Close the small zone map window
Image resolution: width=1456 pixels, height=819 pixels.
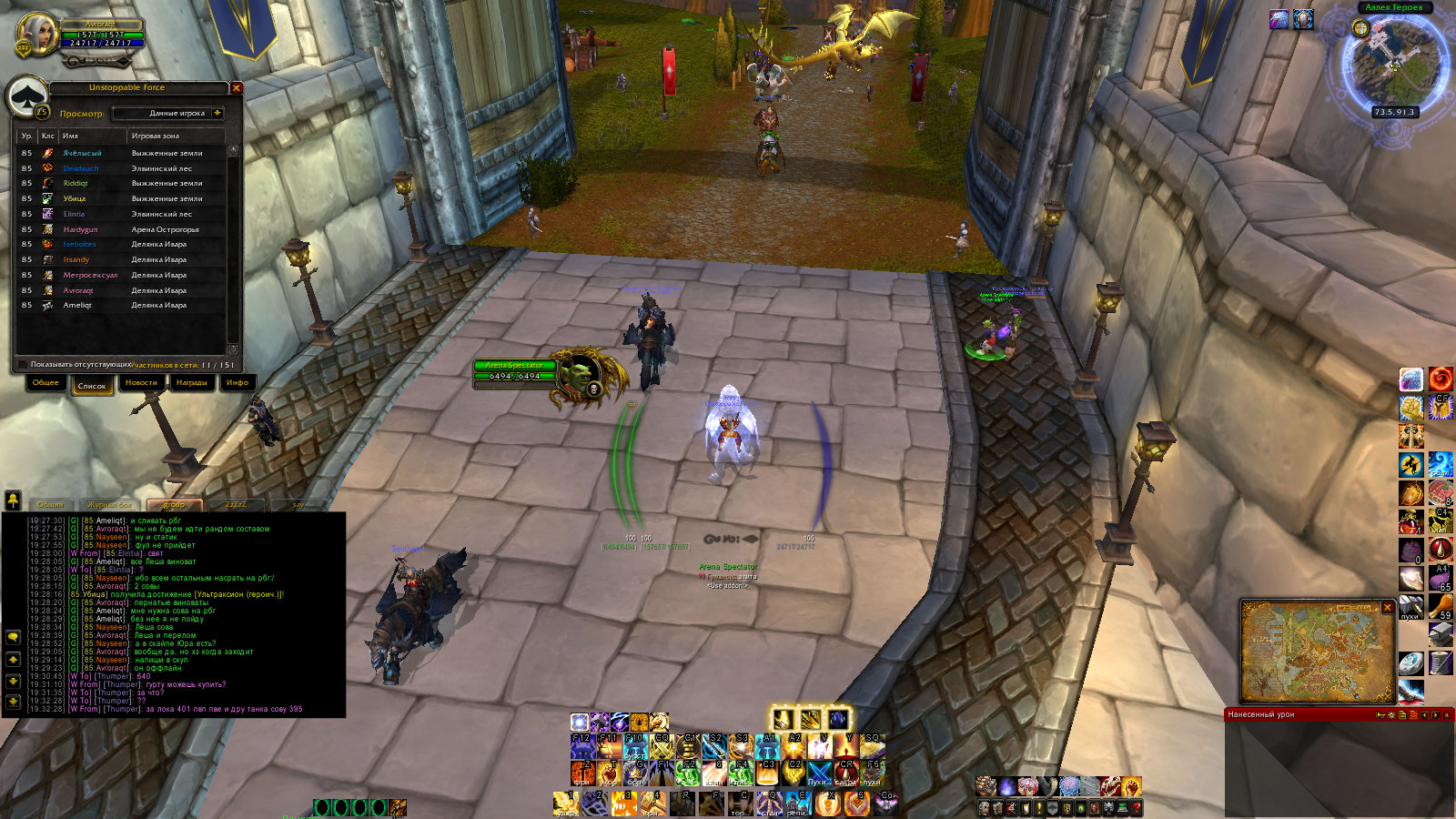(x=1388, y=607)
